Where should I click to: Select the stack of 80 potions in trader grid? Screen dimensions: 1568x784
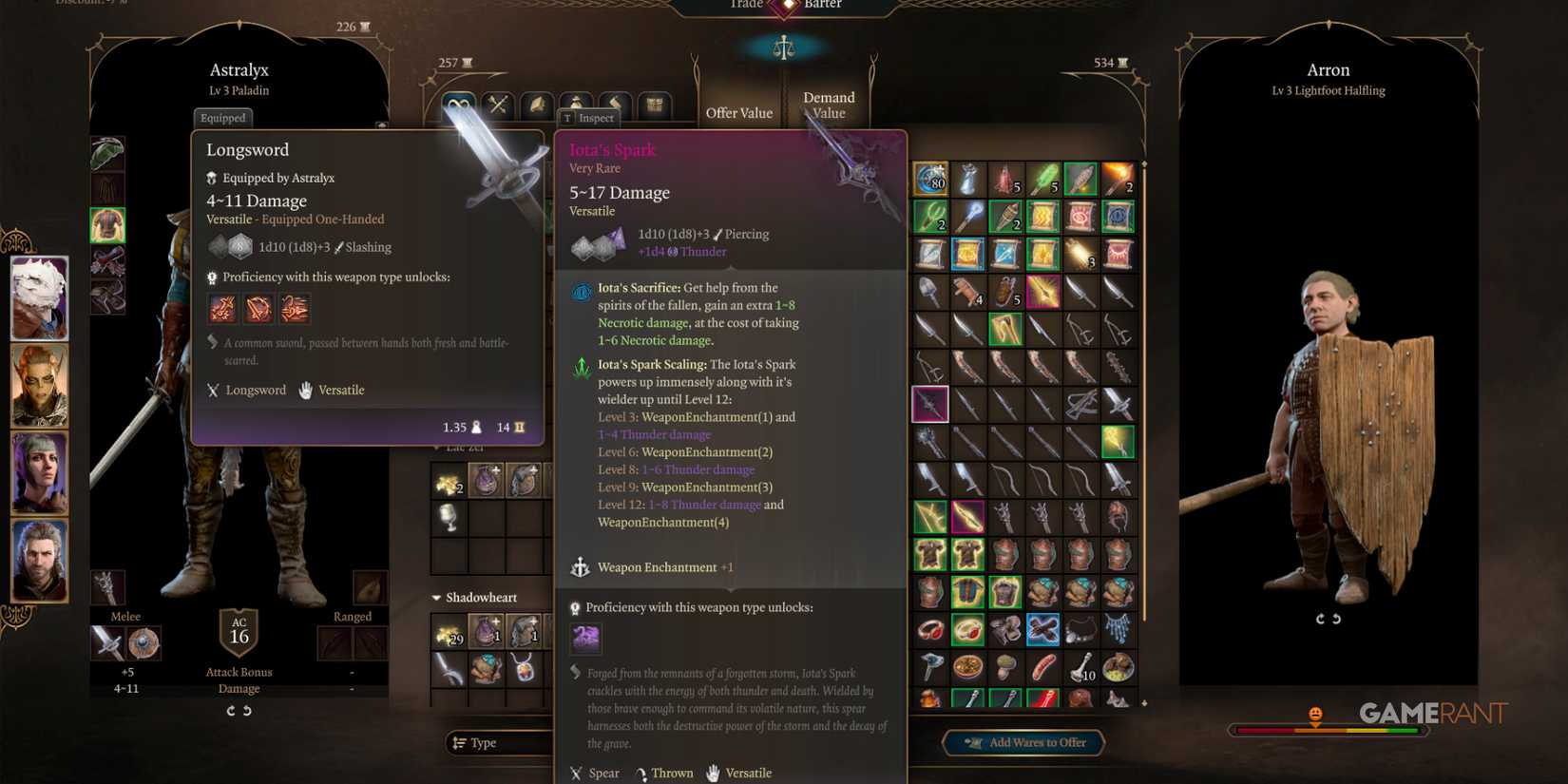point(930,179)
